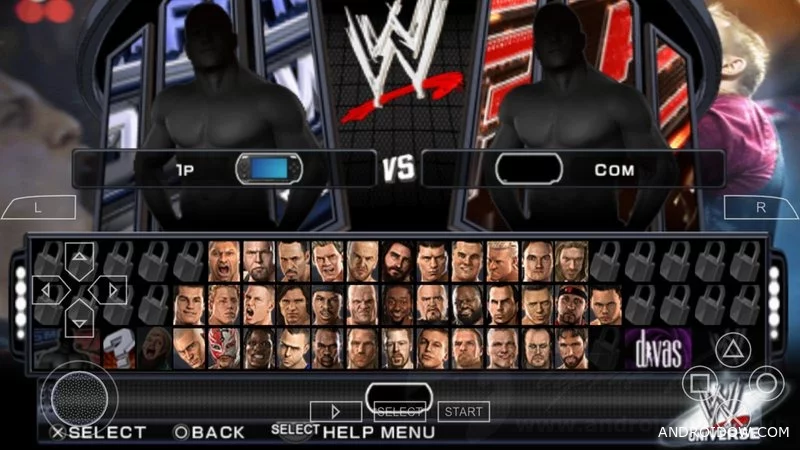The height and width of the screenshot is (450, 800).
Task: Click the 1P player slot
Action: [222, 168]
